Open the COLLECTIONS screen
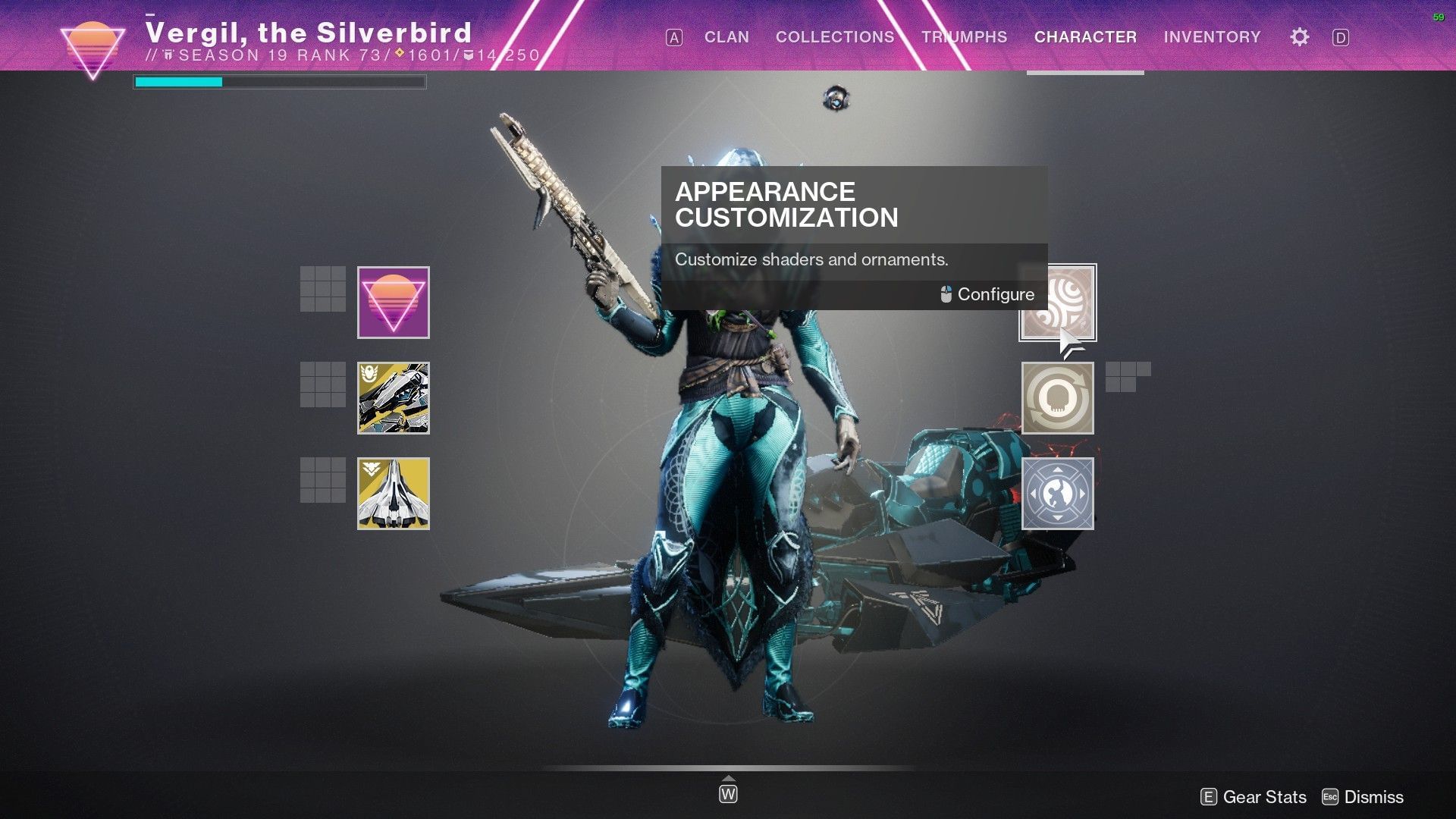The image size is (1456, 819). point(834,36)
